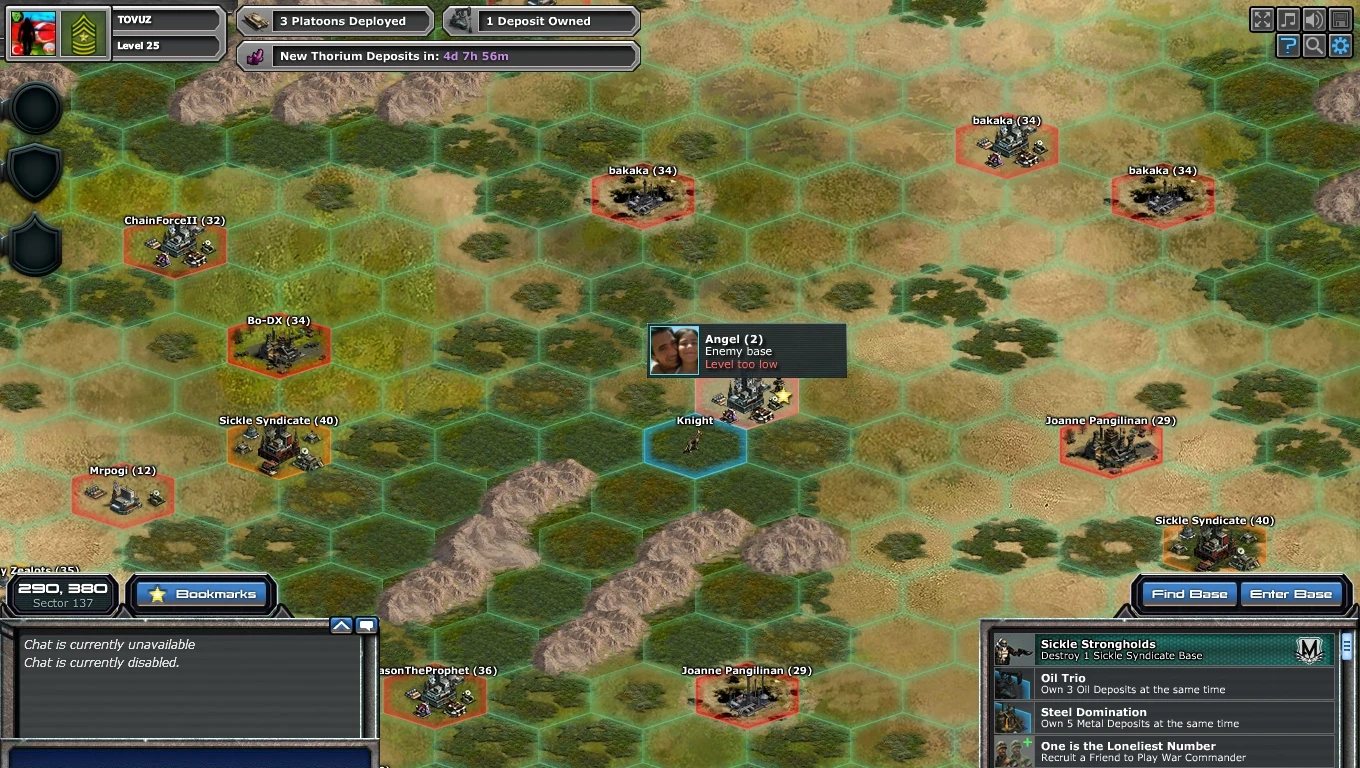Image resolution: width=1360 pixels, height=768 pixels.
Task: Collapse the chat window with the arrow
Action: (341, 624)
